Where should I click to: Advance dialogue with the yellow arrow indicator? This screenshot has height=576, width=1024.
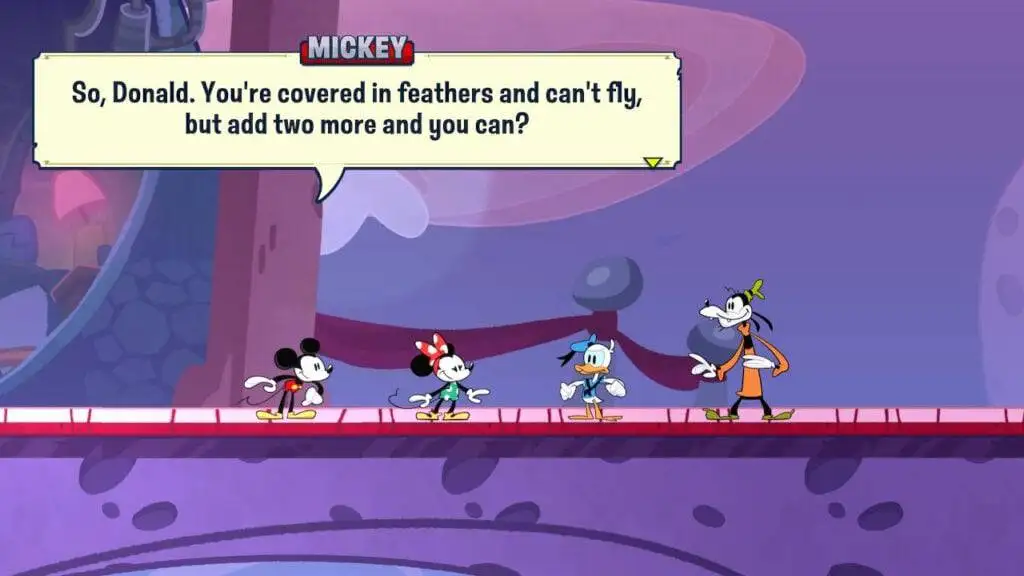click(653, 162)
